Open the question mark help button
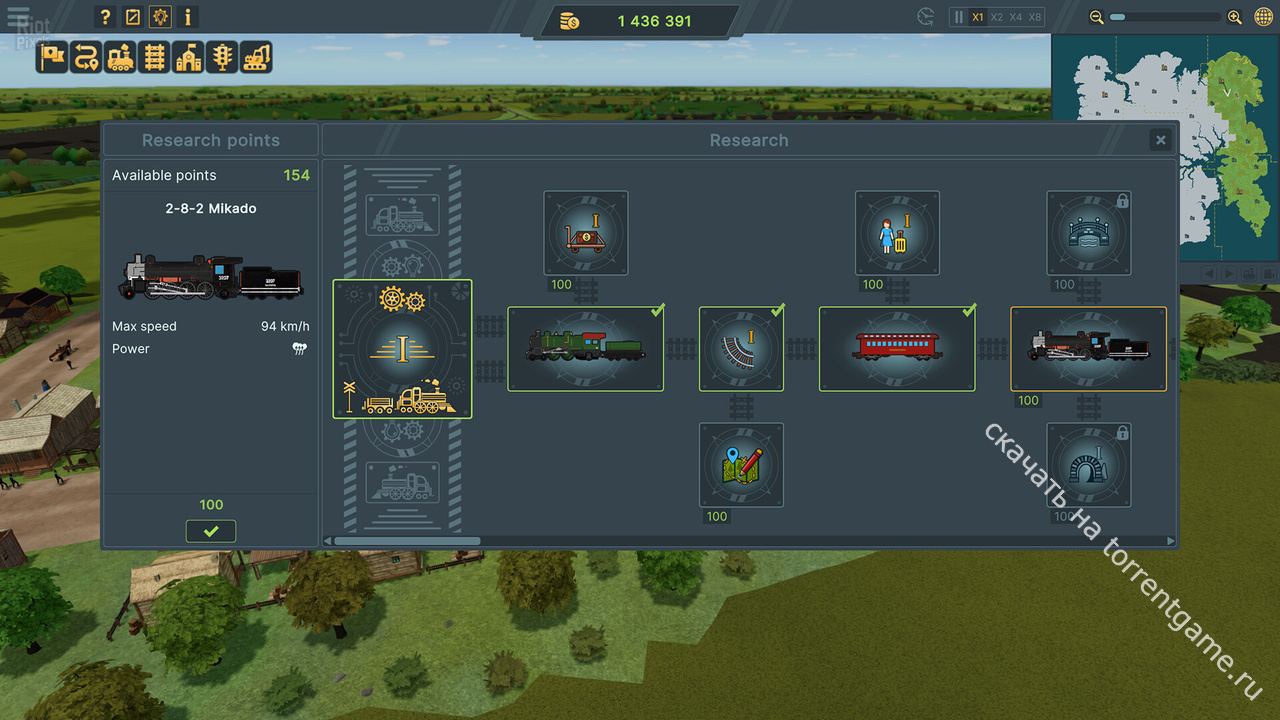 pyautogui.click(x=105, y=17)
